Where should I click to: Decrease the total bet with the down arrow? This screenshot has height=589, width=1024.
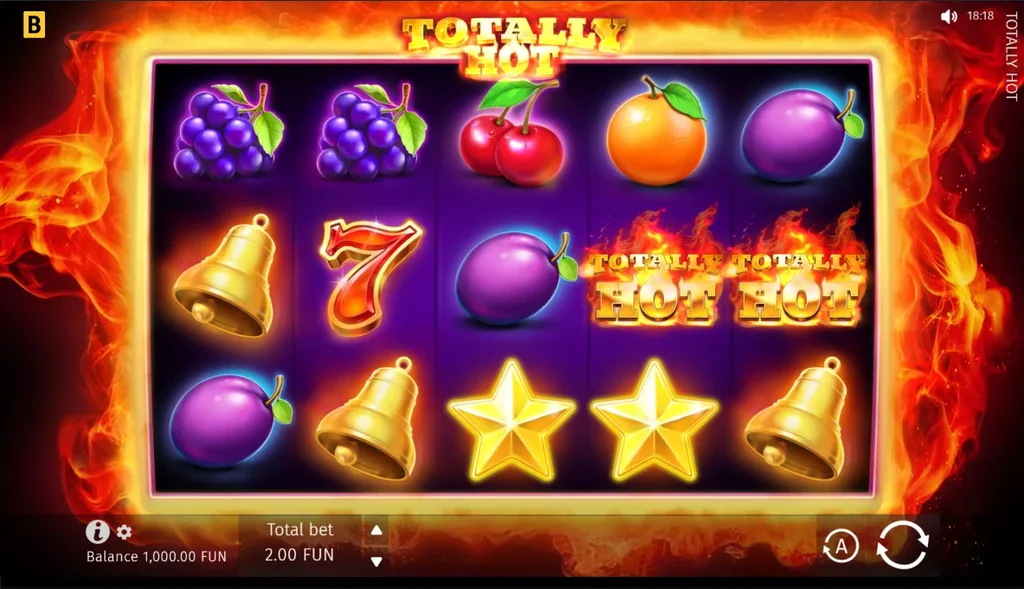pos(376,561)
